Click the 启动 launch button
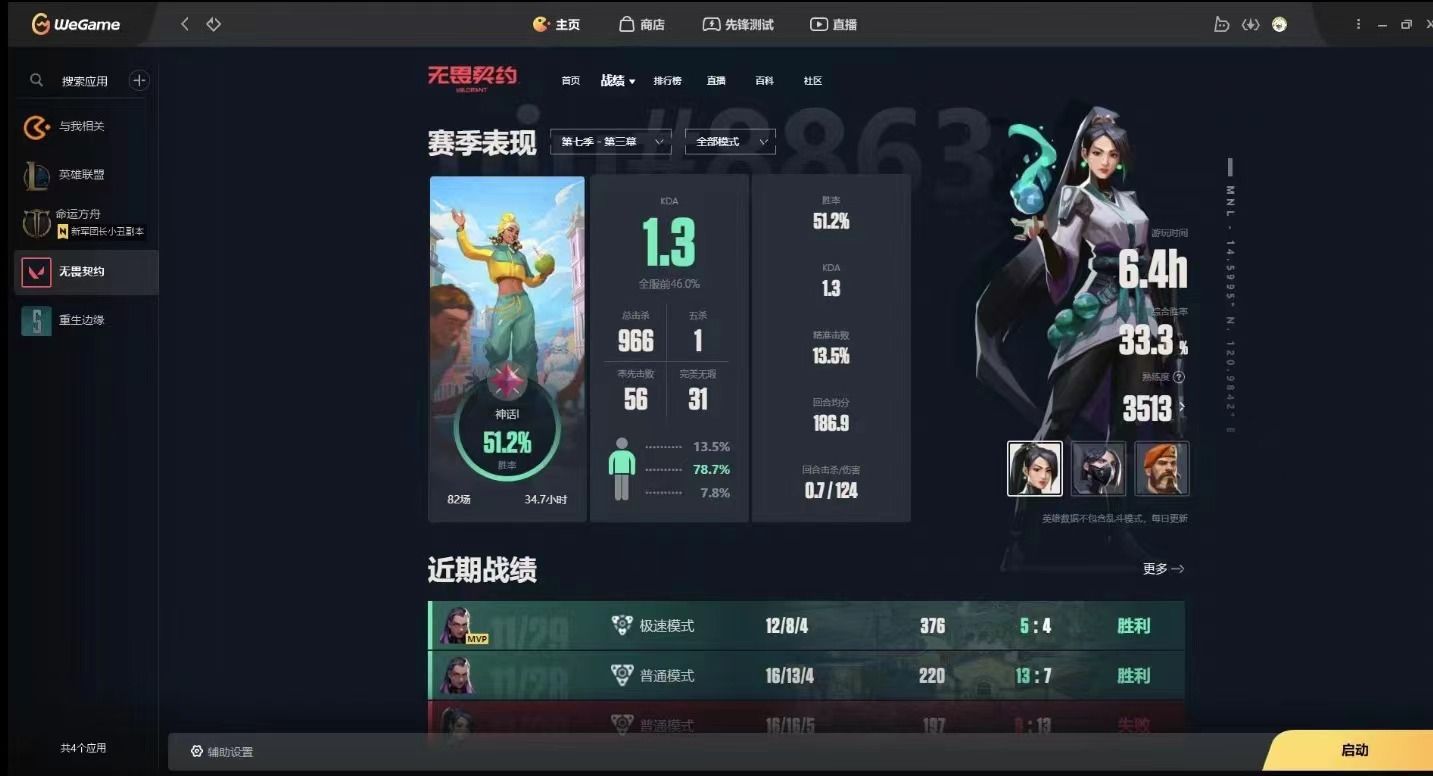The image size is (1433, 776). click(x=1357, y=750)
